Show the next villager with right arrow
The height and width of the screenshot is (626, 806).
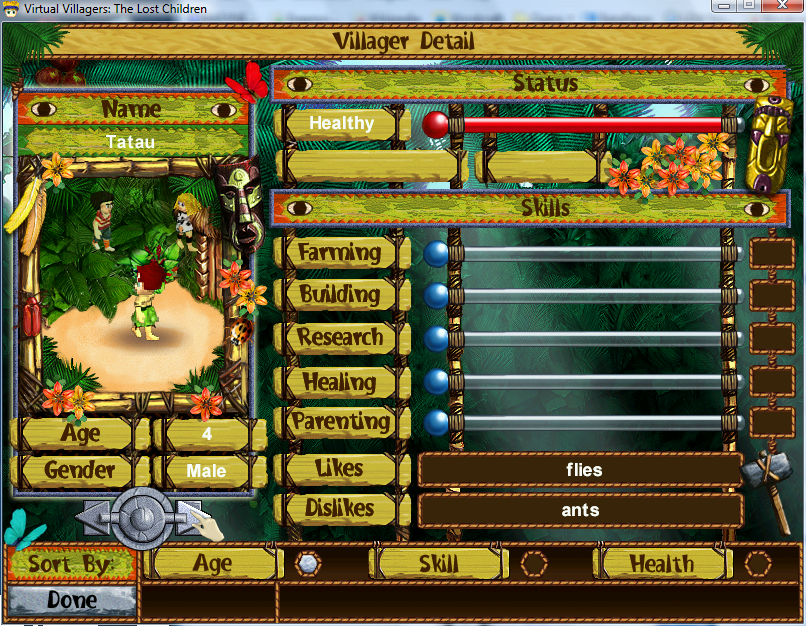[188, 516]
